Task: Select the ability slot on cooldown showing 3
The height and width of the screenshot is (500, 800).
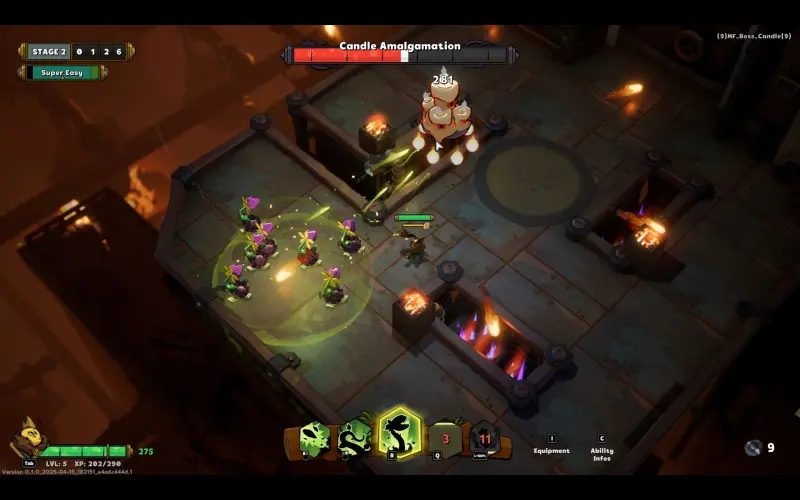Action: tap(446, 438)
